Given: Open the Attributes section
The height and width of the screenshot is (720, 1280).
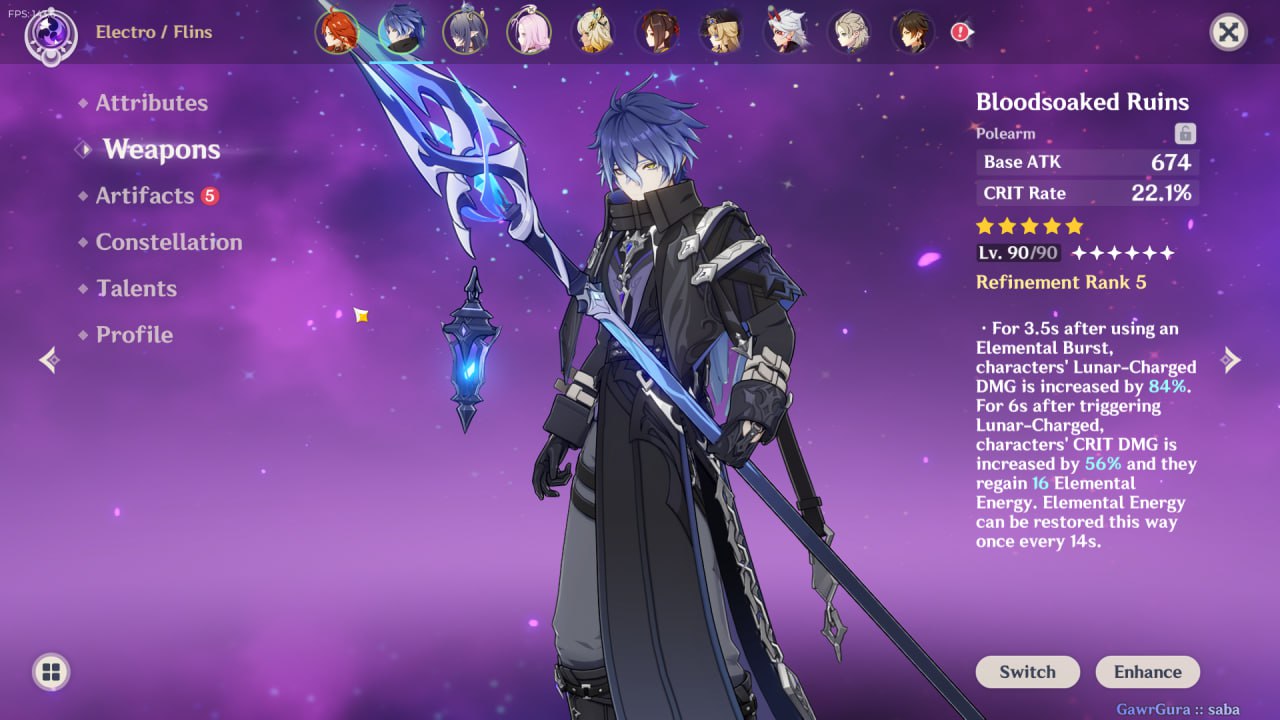Looking at the screenshot, I should pos(151,103).
